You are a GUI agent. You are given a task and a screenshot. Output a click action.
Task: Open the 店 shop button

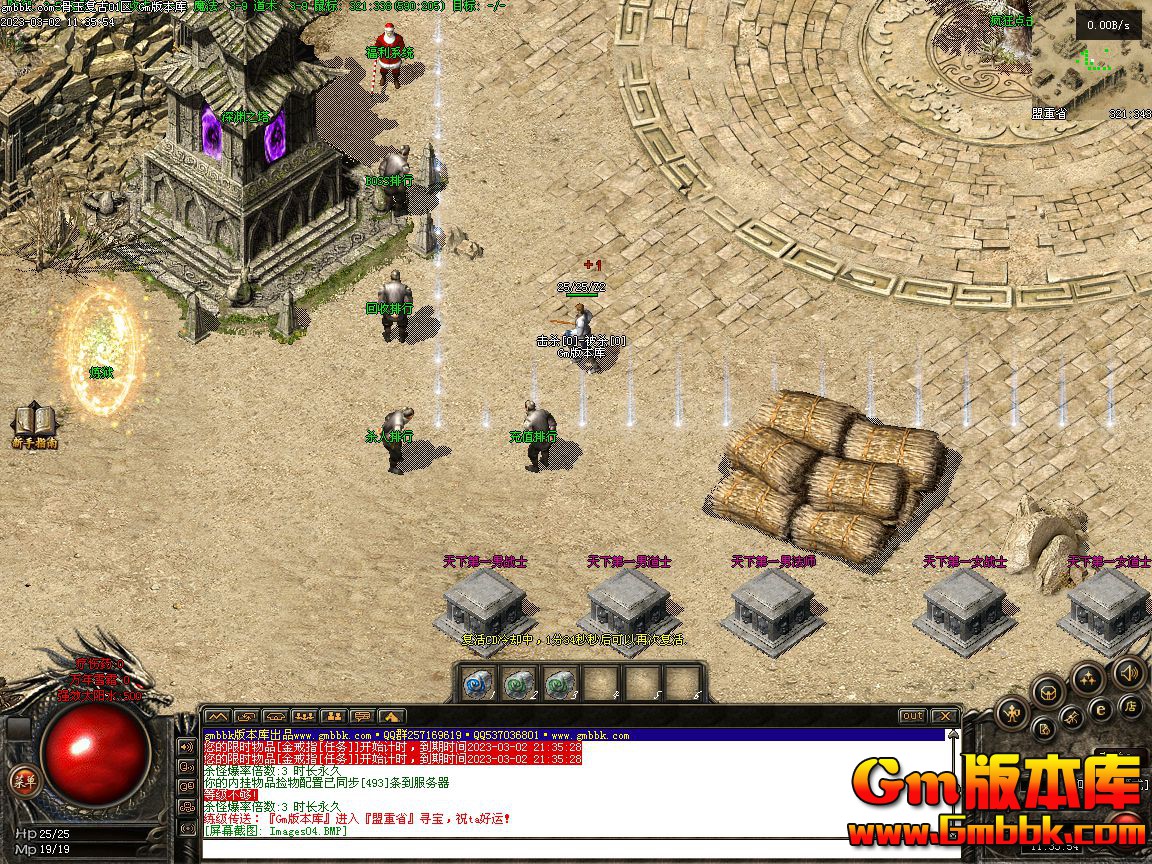[1131, 706]
